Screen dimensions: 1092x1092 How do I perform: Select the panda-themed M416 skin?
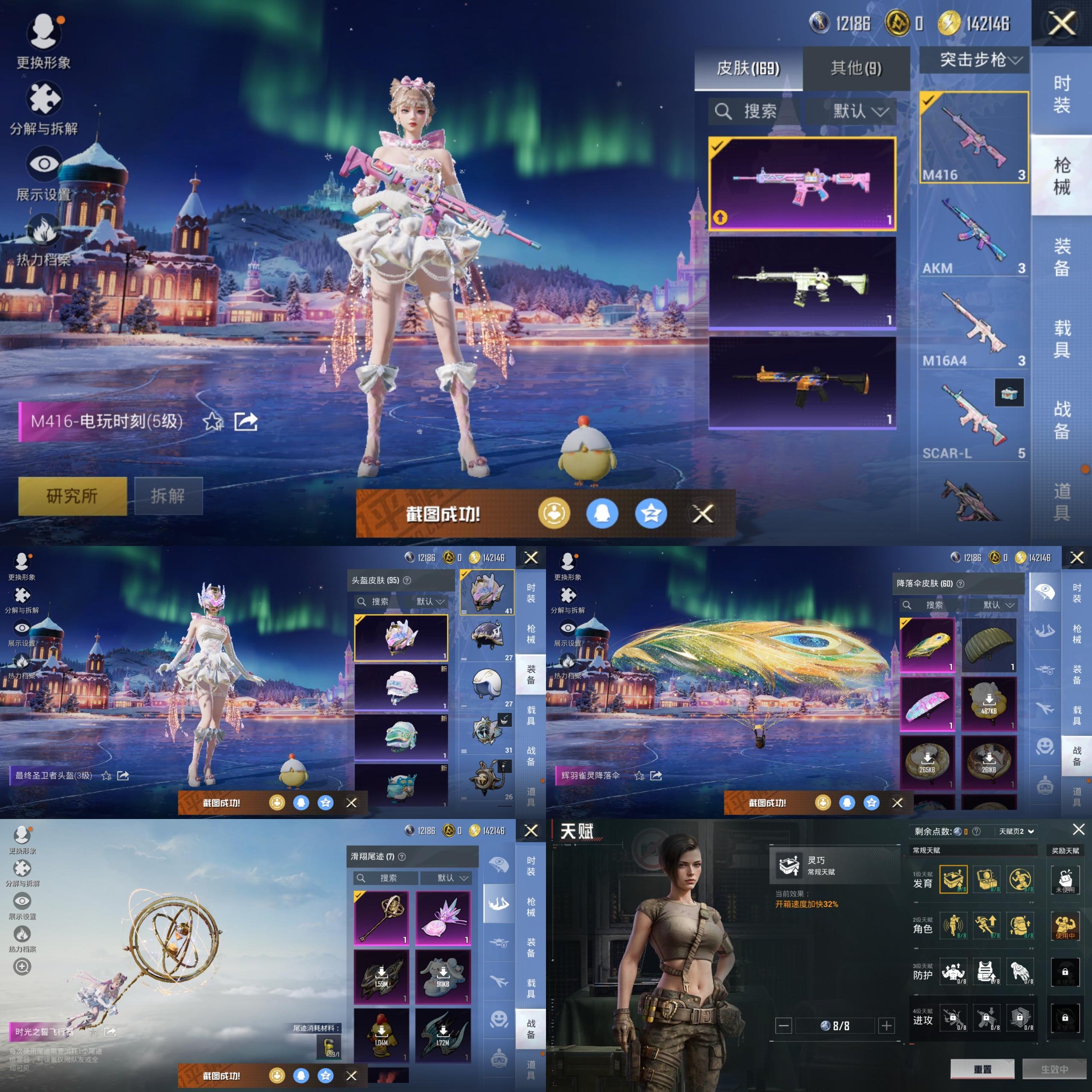tap(802, 283)
